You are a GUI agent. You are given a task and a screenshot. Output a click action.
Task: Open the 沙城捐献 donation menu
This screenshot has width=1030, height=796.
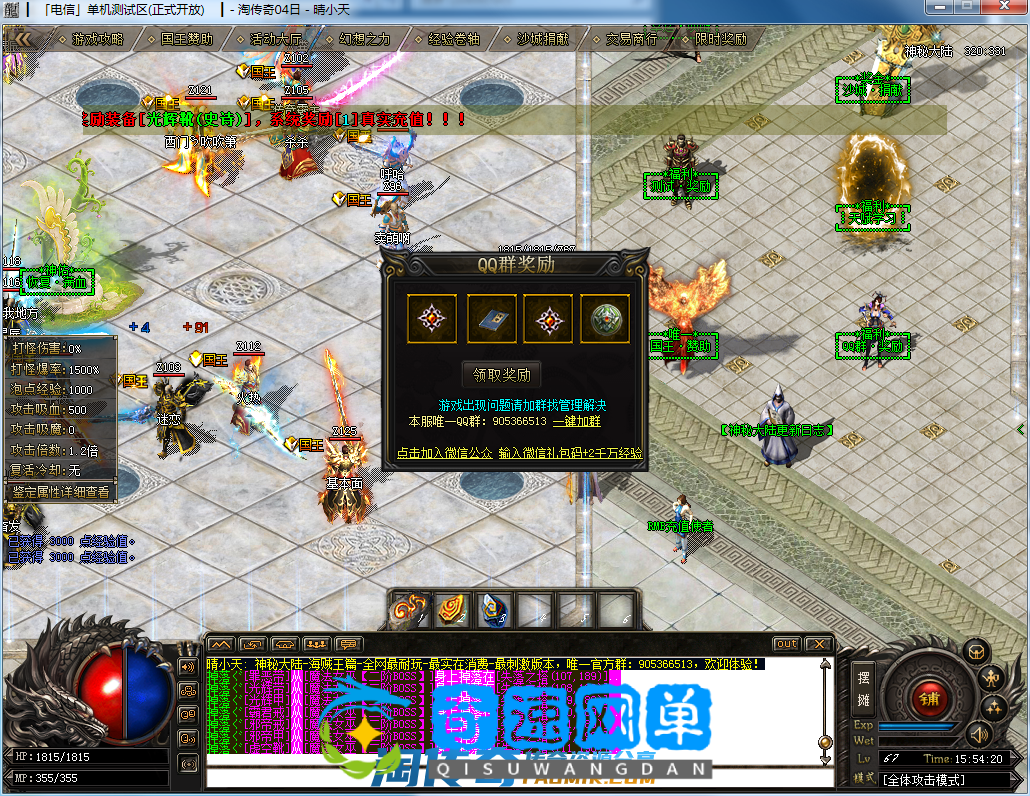pos(542,40)
